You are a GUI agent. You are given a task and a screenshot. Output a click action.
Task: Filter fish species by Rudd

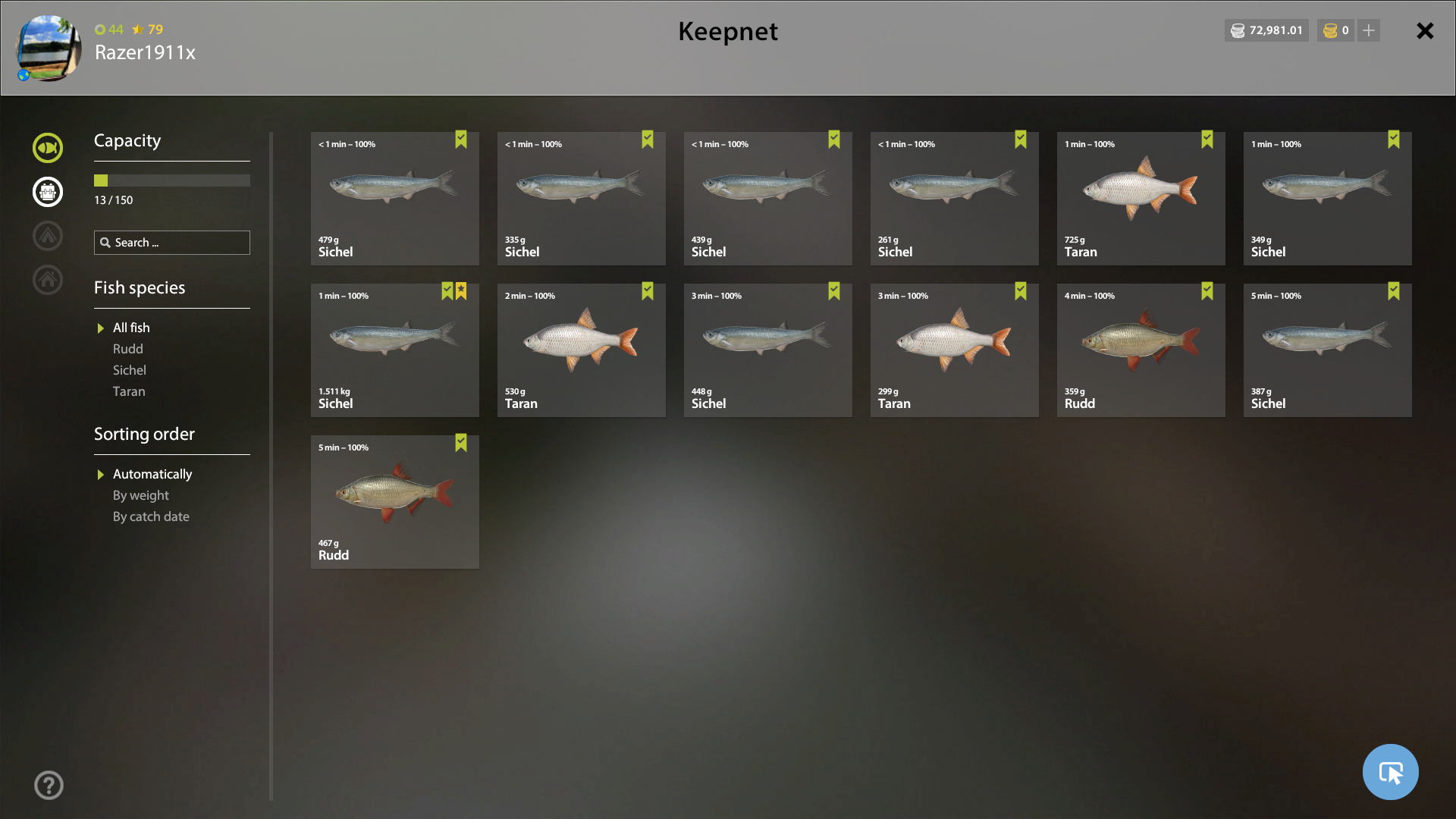[127, 349]
